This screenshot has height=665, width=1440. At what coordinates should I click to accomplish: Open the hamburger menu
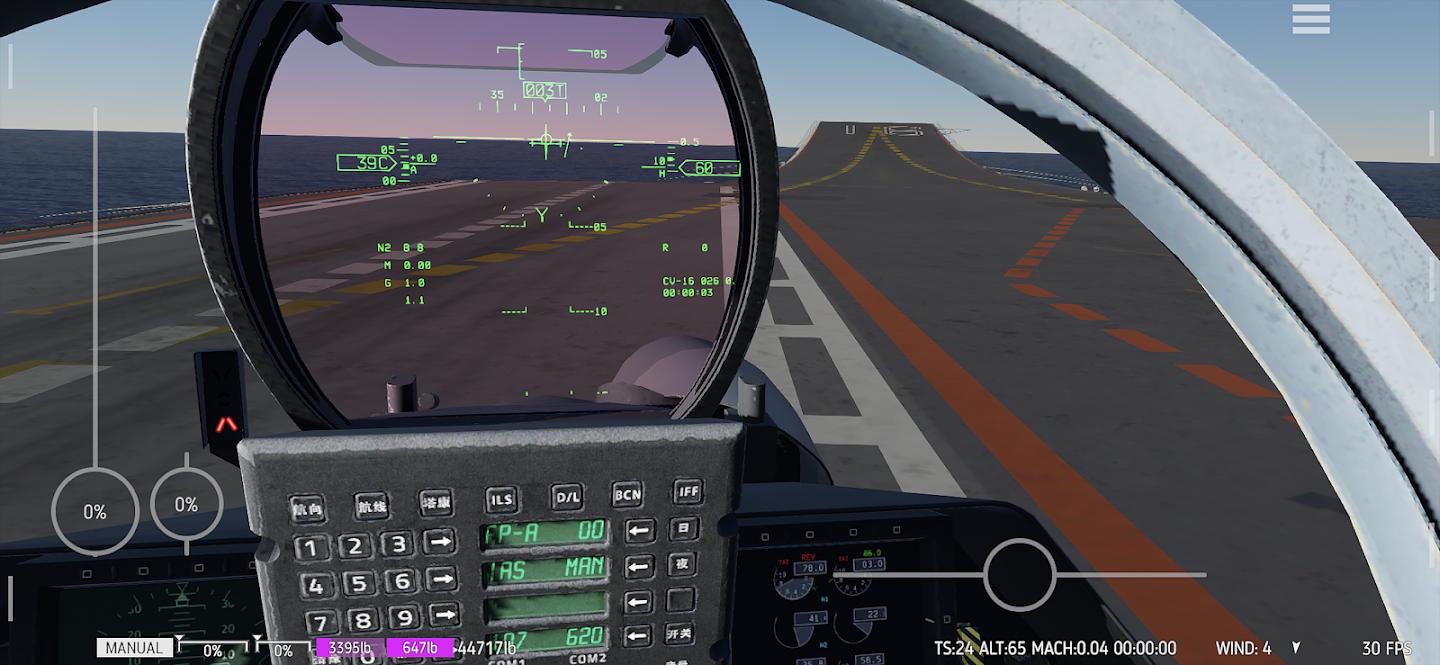1310,18
